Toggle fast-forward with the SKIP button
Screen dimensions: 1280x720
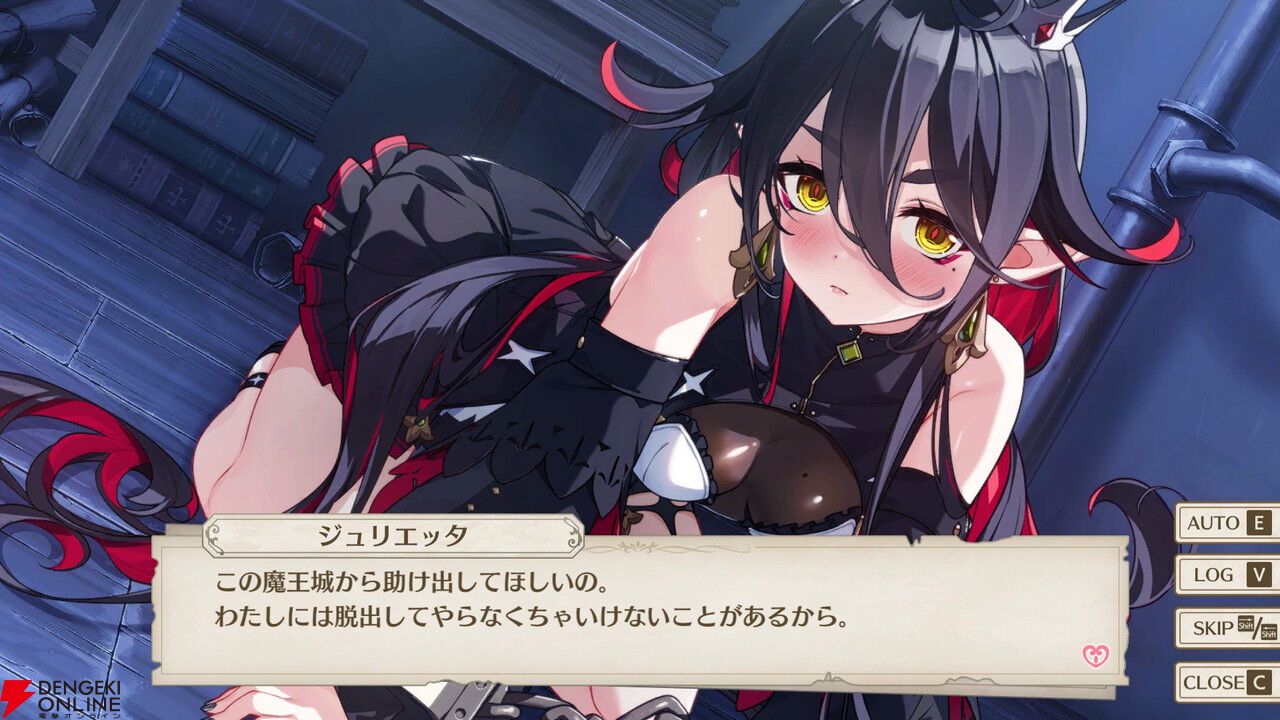pos(1215,627)
